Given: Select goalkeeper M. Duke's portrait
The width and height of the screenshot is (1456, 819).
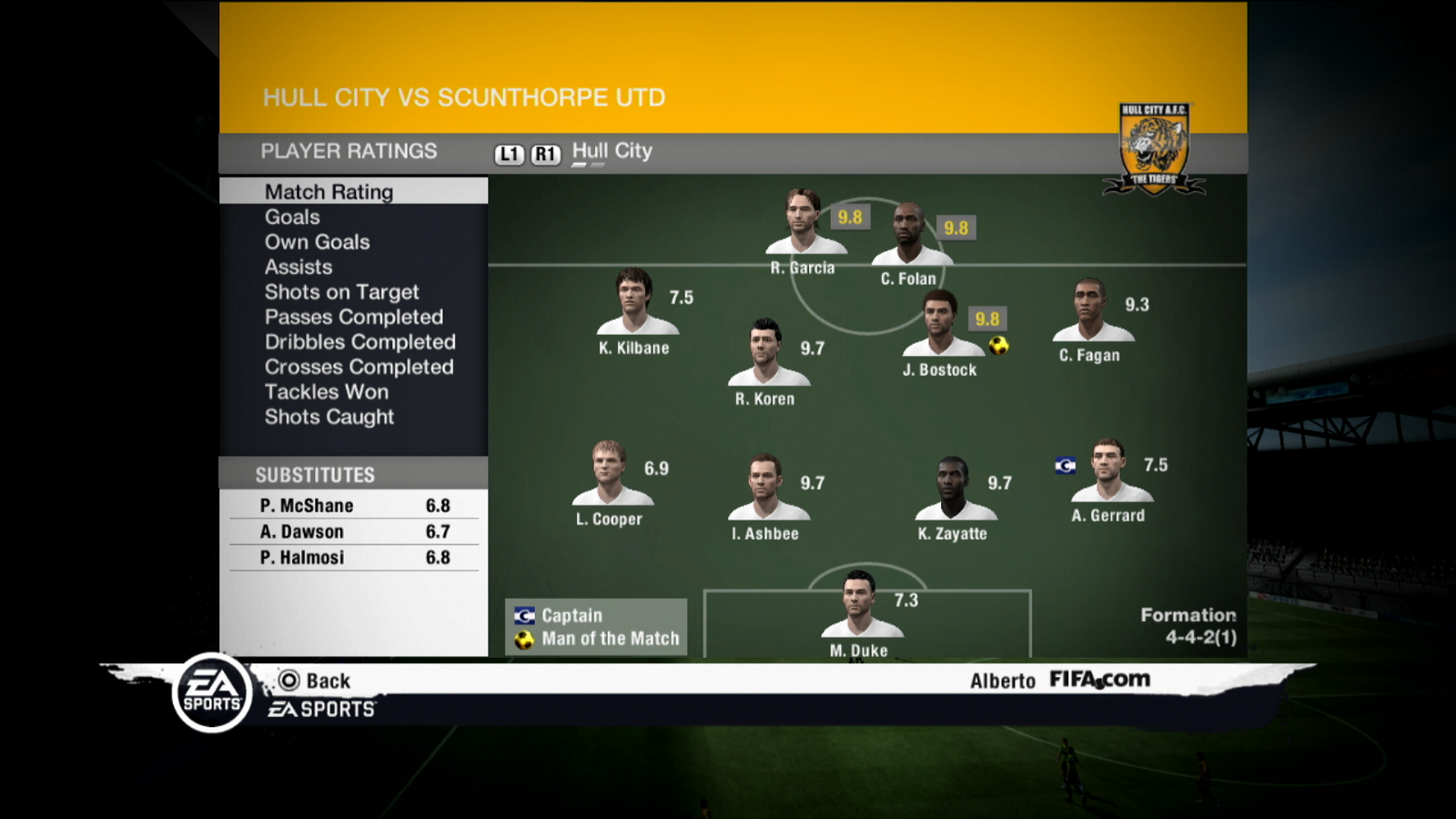Looking at the screenshot, I should click(x=859, y=604).
